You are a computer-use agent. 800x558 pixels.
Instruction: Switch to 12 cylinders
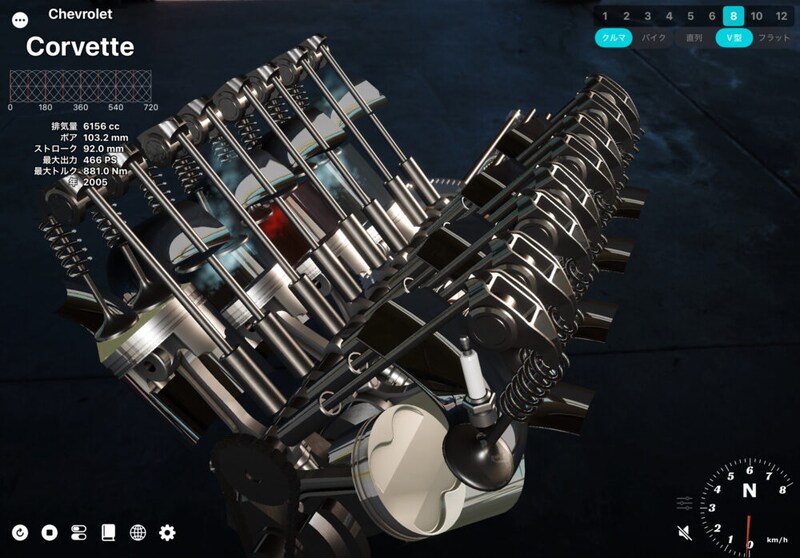pos(781,16)
